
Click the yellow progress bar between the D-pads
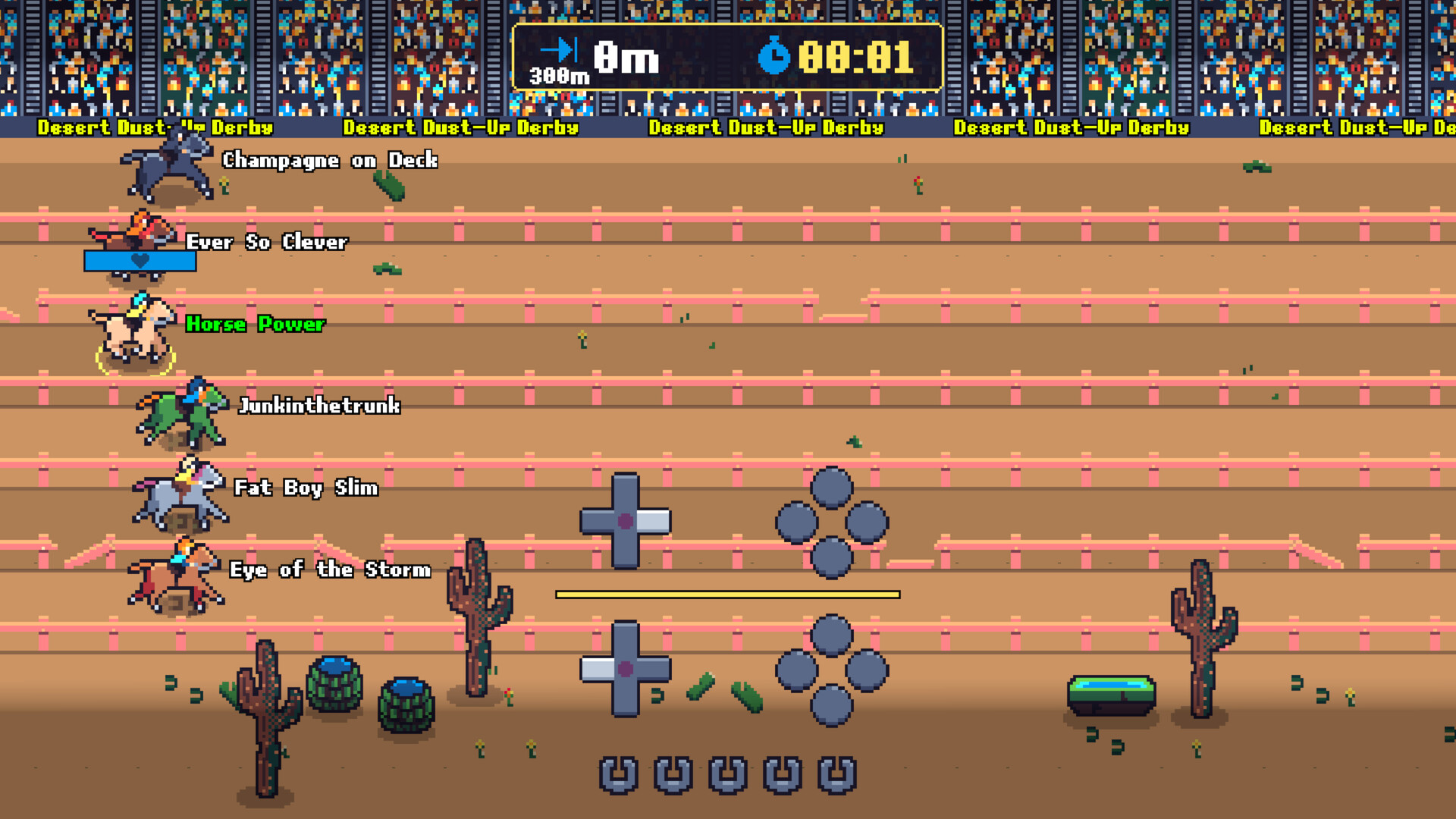726,596
